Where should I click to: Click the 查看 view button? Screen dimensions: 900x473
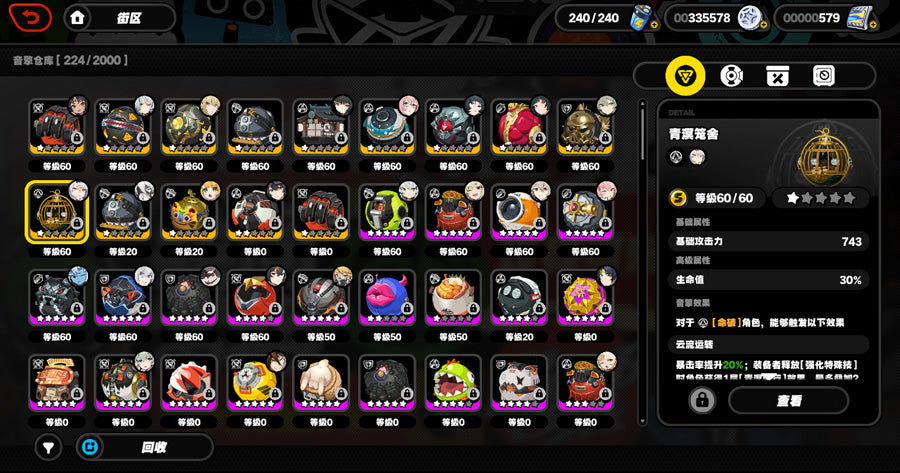tap(788, 401)
